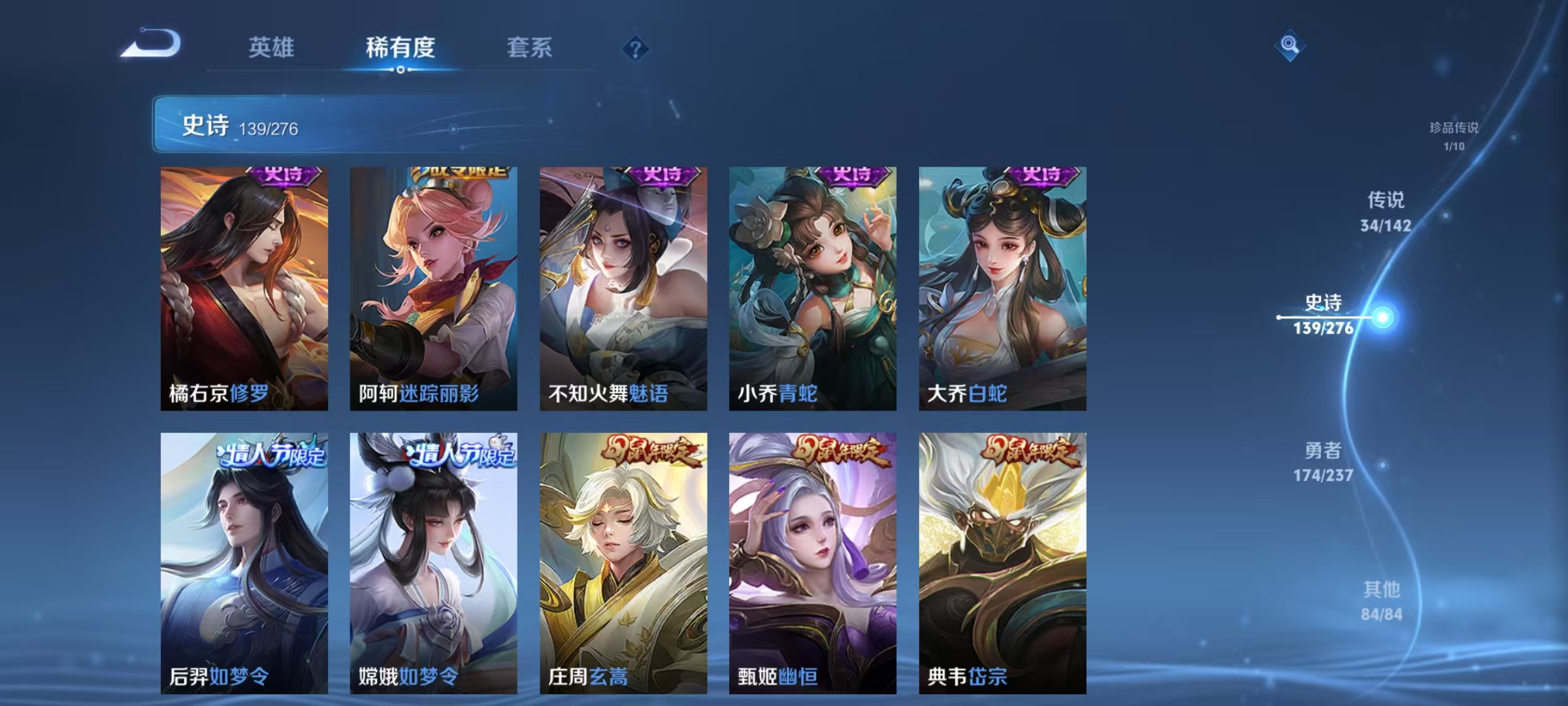The image size is (1568, 706).
Task: Open the help question mark icon
Action: pyautogui.click(x=636, y=49)
